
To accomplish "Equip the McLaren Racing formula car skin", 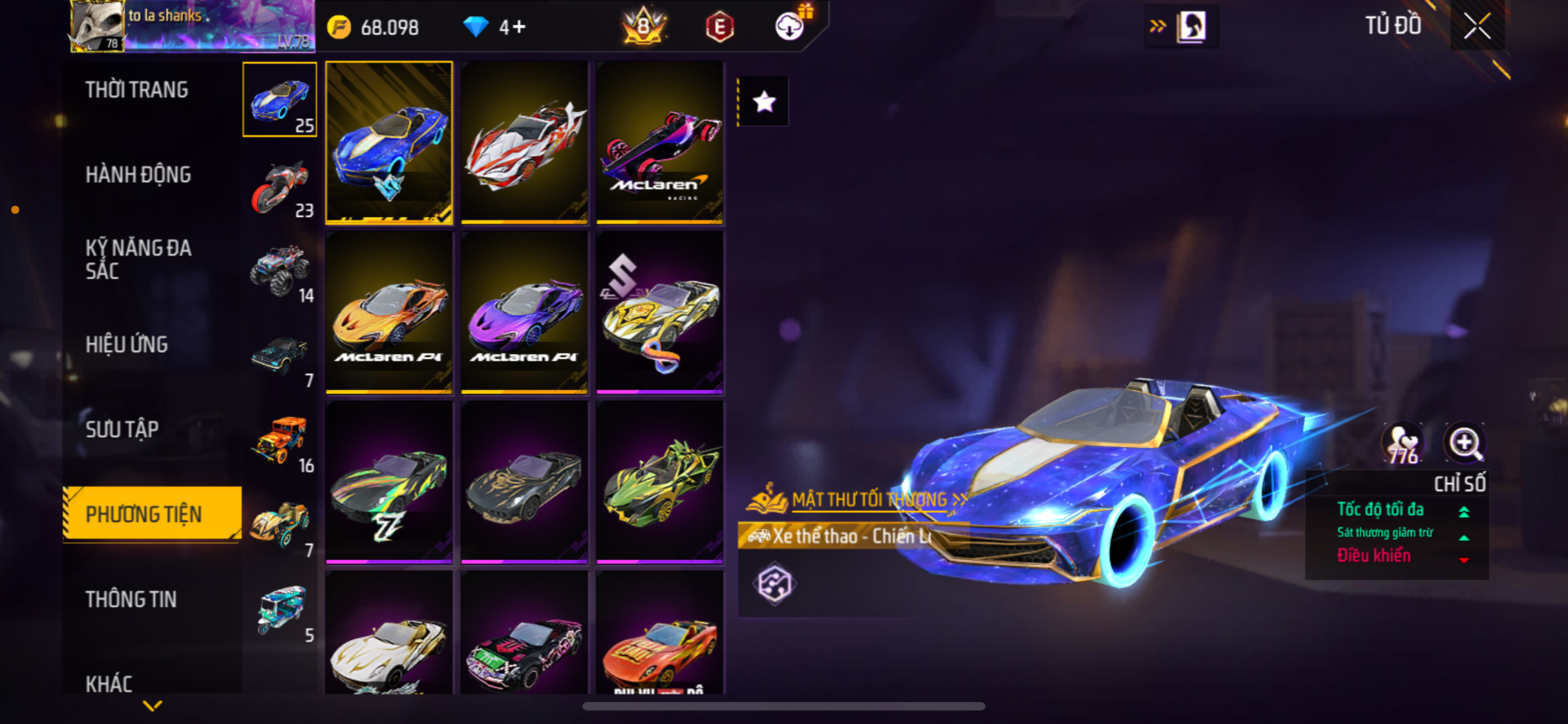I will point(660,142).
